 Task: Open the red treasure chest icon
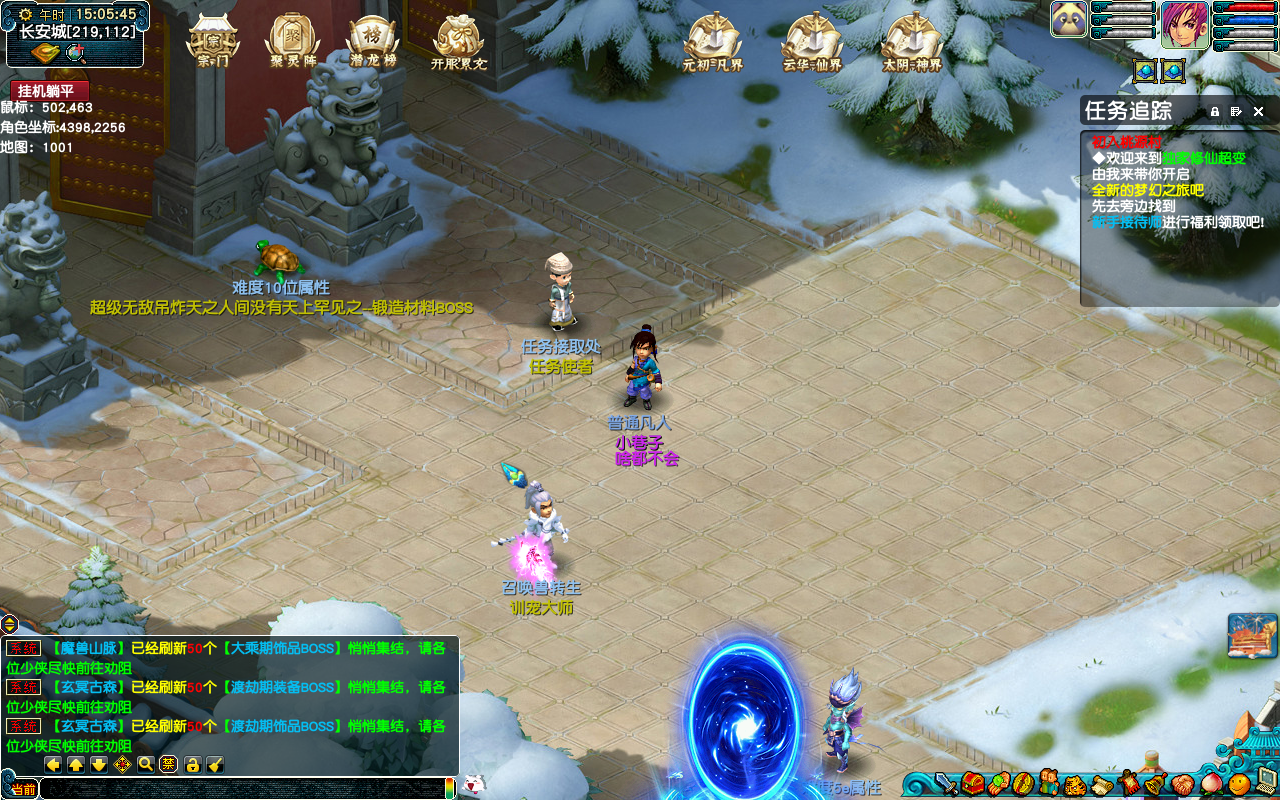[973, 784]
